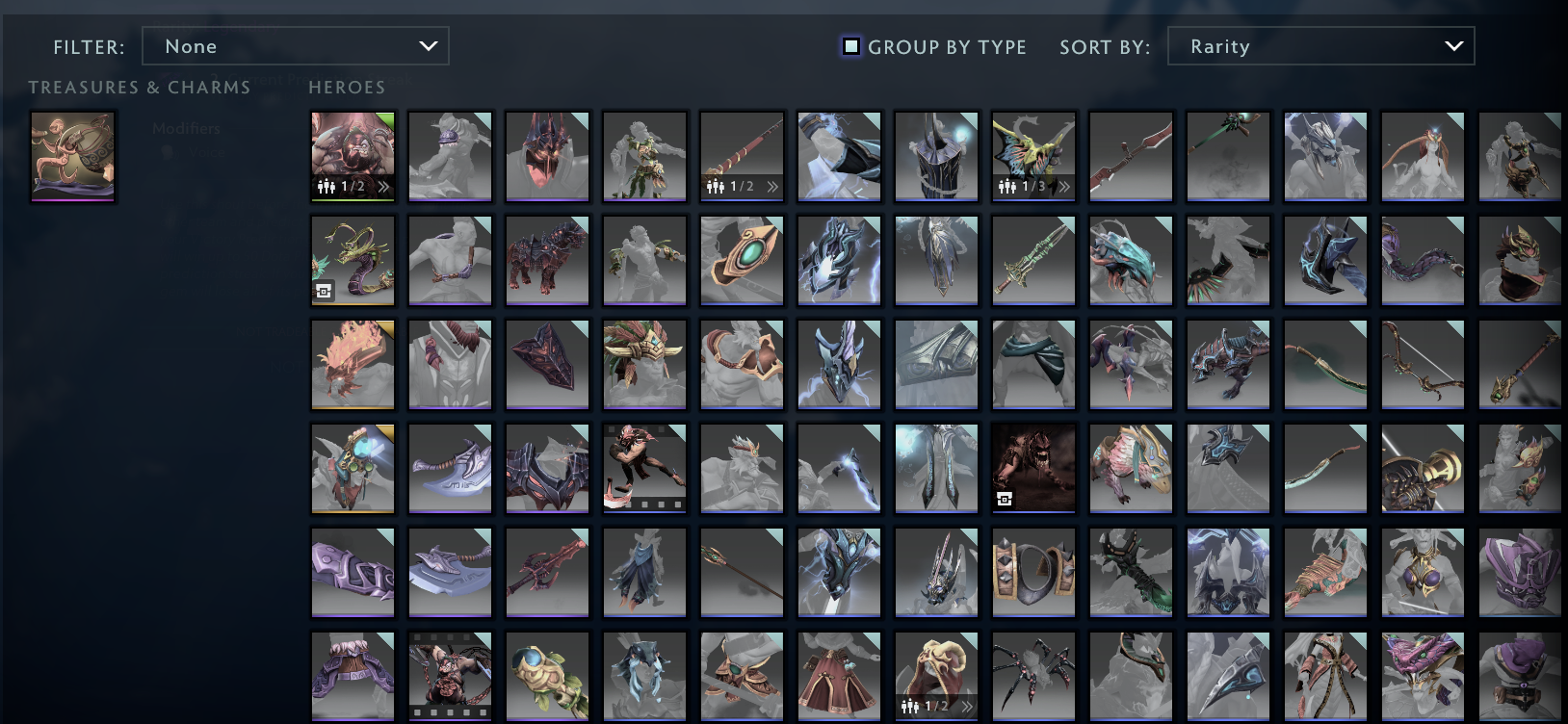The height and width of the screenshot is (724, 1568).
Task: Select the green serpent dragon item
Action: (x=353, y=260)
